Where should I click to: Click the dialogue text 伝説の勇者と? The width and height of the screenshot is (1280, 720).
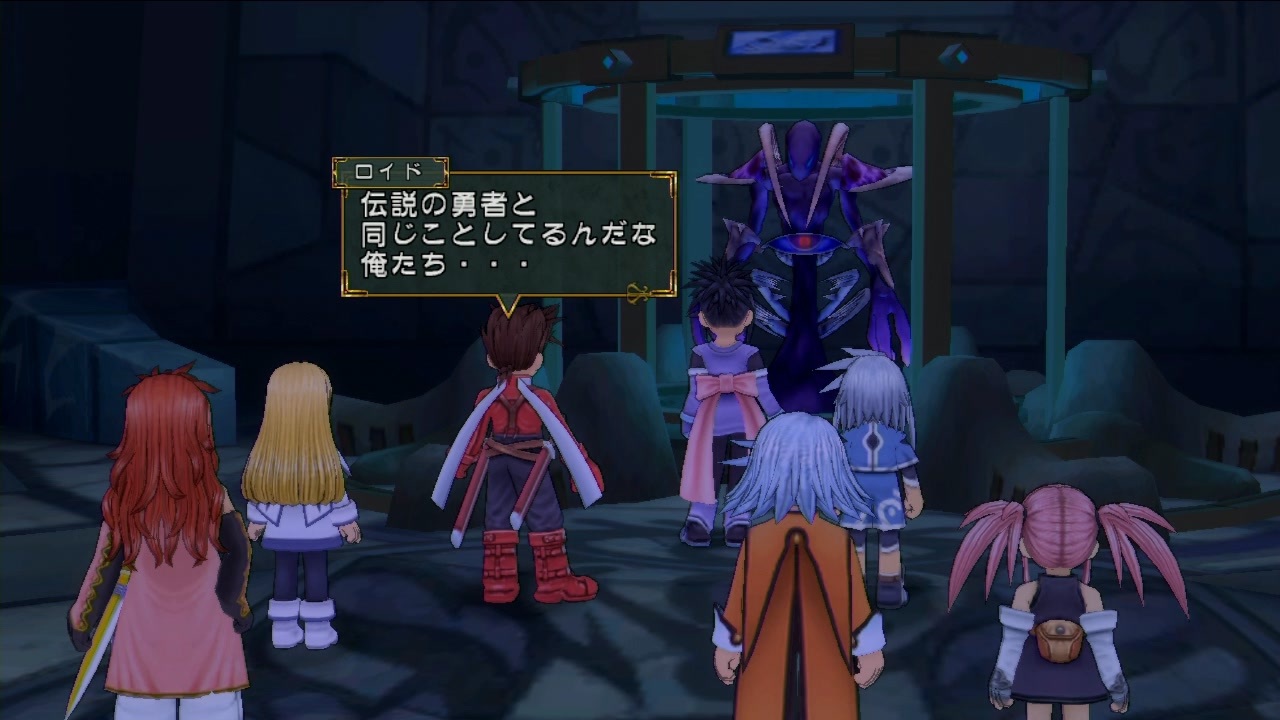(446, 205)
